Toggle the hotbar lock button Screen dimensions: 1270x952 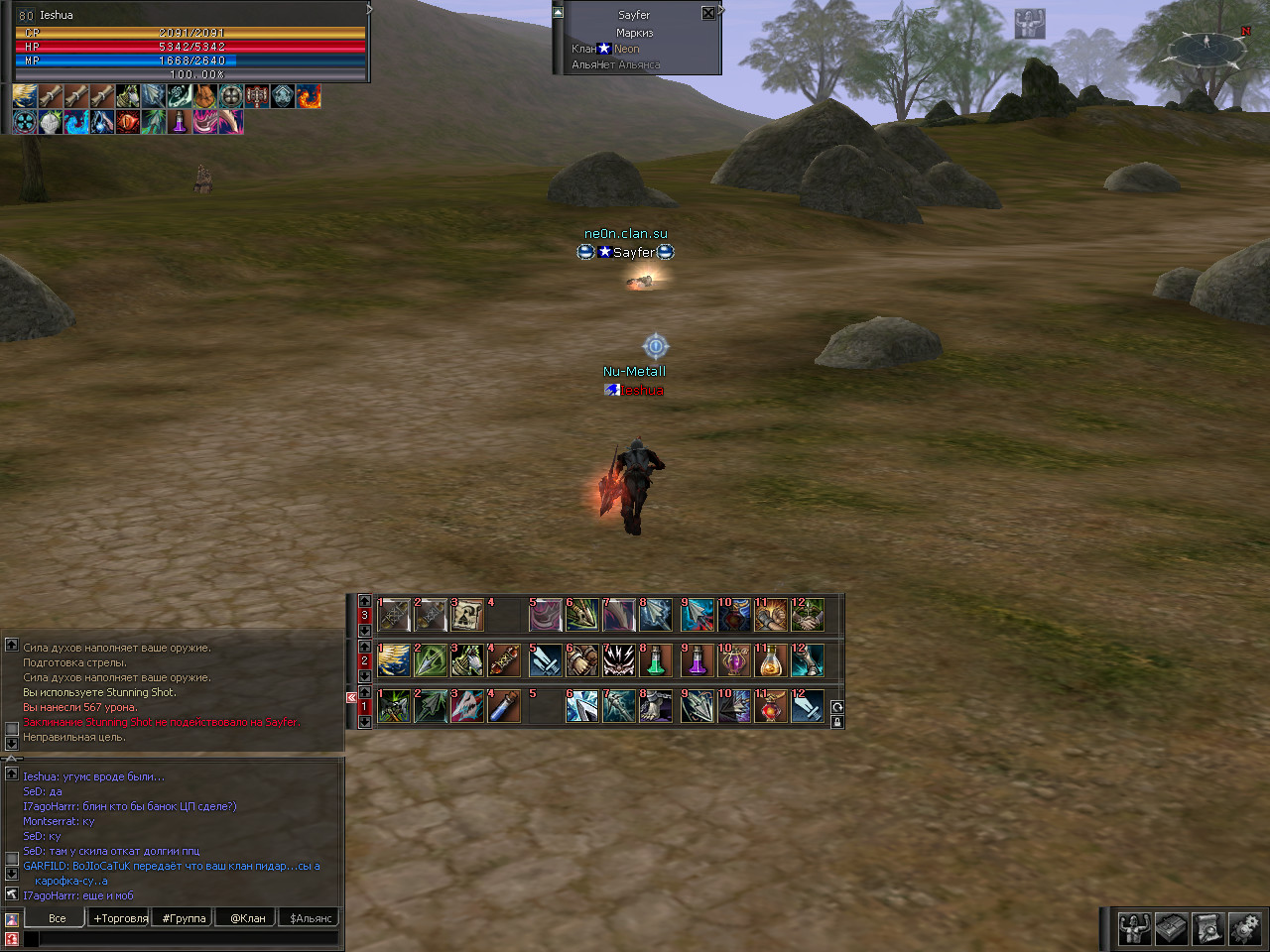pos(837,722)
